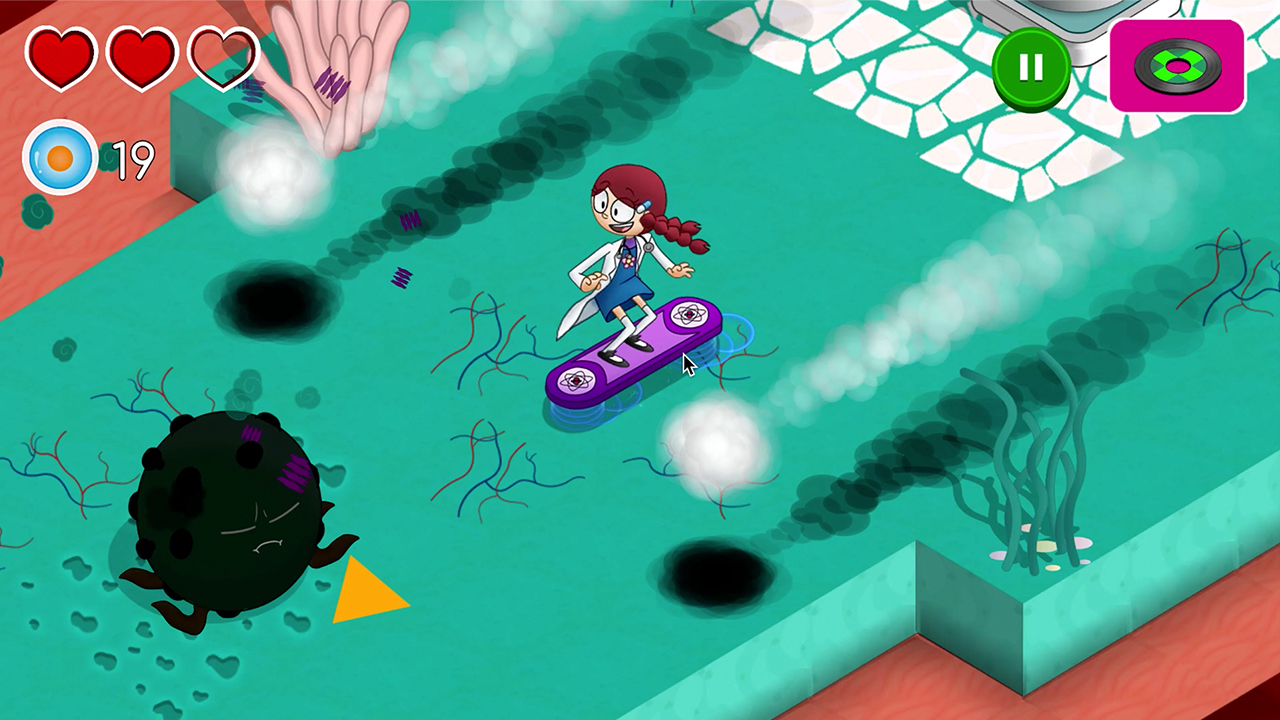Screen dimensions: 1280x720
Task: Click the black hole below the hoverboard
Action: (718, 575)
